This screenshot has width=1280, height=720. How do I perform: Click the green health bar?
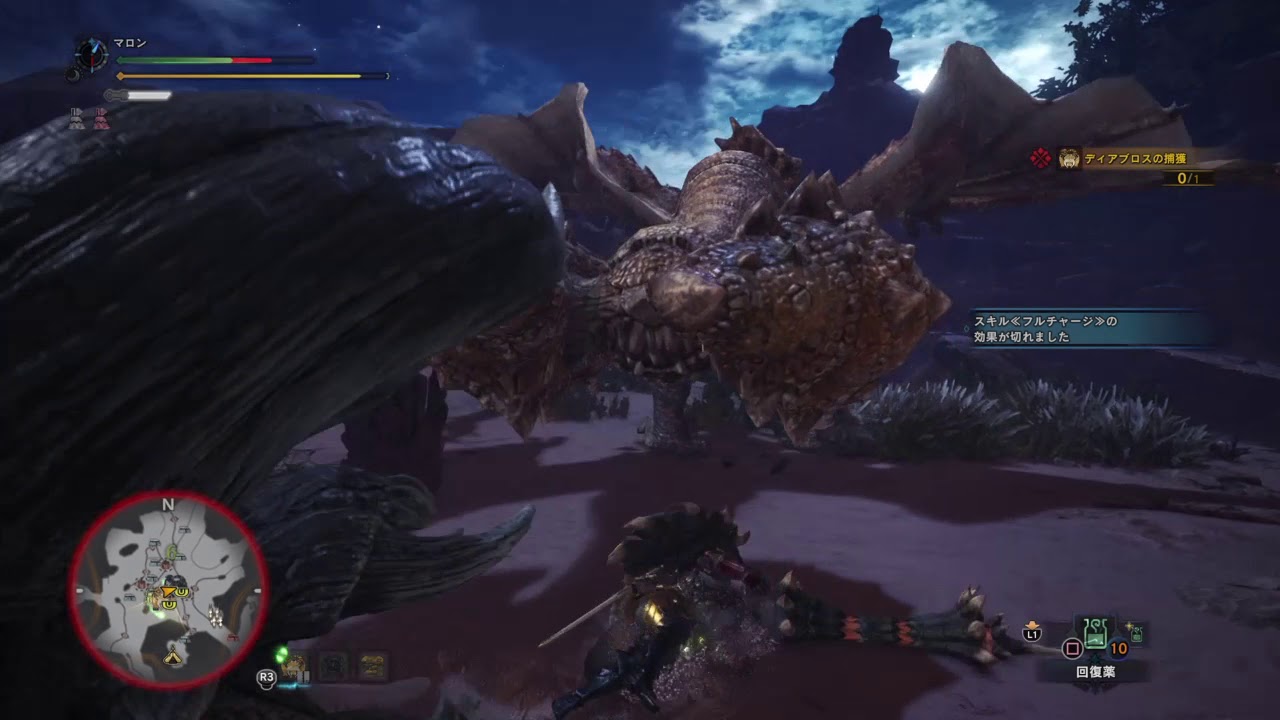click(x=172, y=59)
